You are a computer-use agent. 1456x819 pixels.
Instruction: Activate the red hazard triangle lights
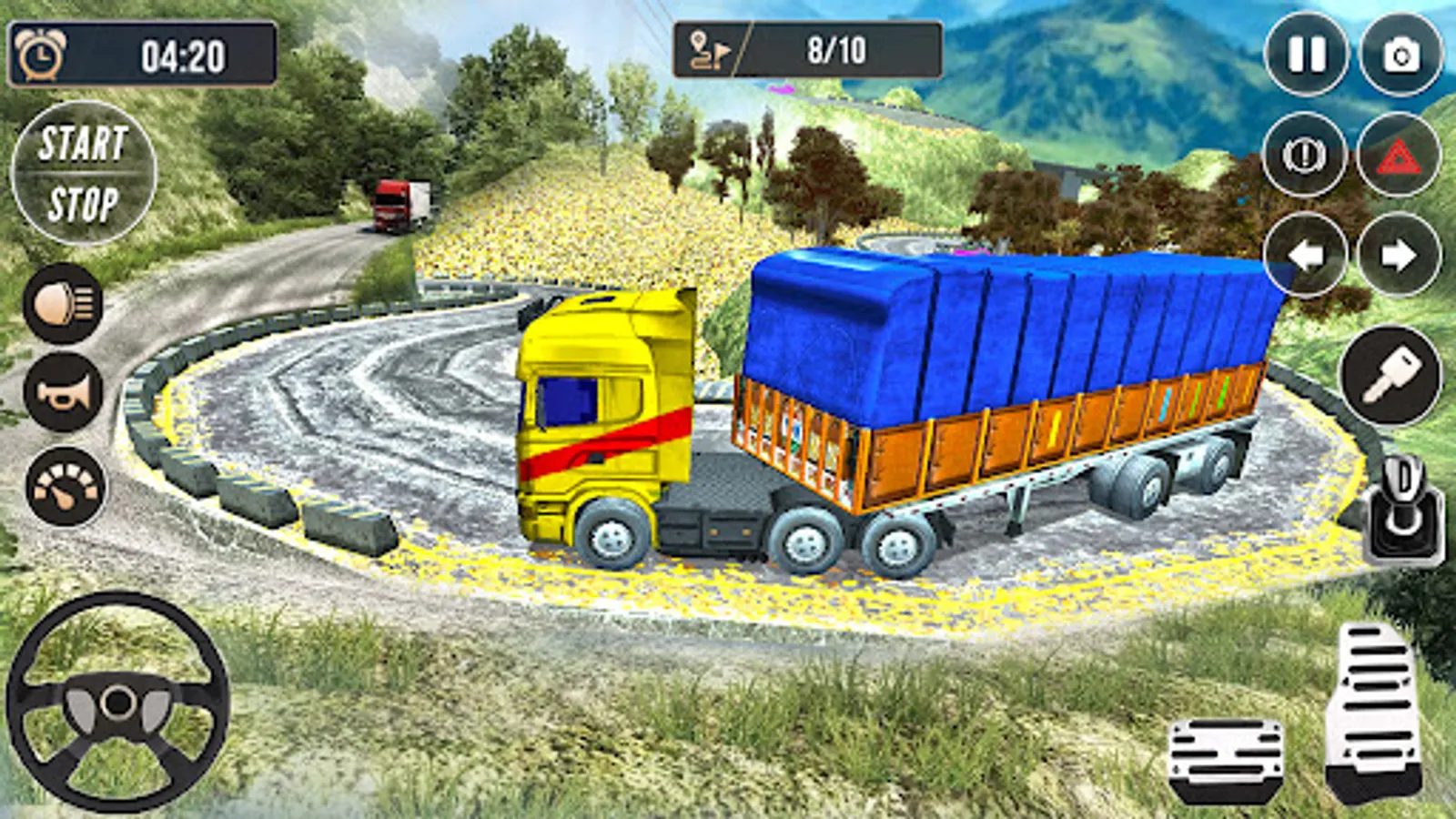point(1399,156)
